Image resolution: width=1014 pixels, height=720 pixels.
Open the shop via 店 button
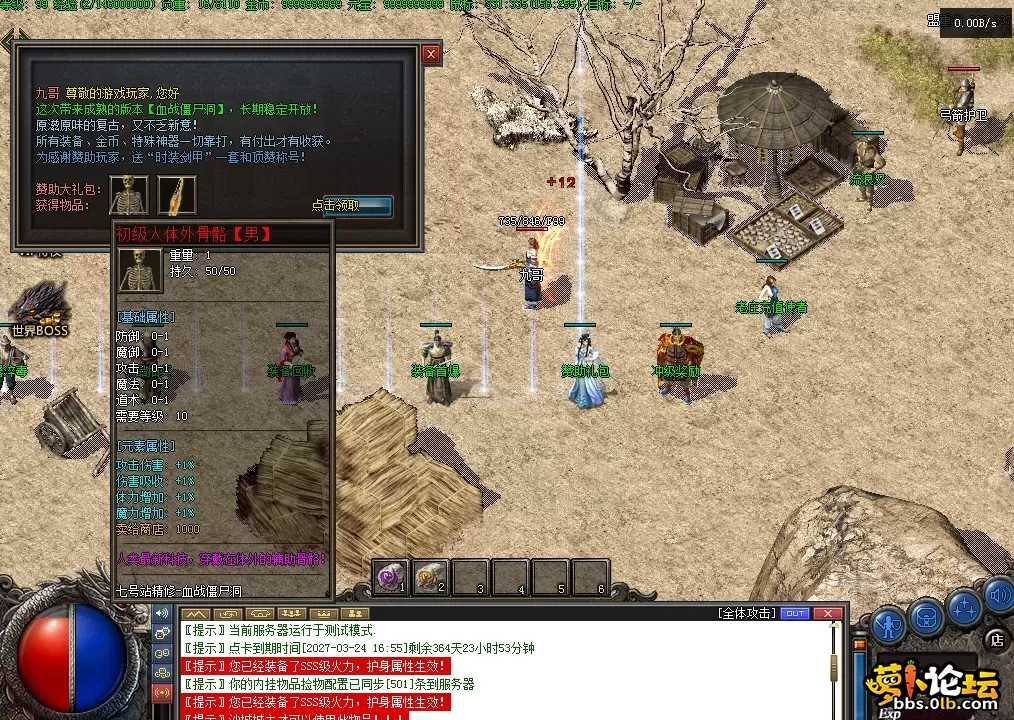[x=996, y=639]
